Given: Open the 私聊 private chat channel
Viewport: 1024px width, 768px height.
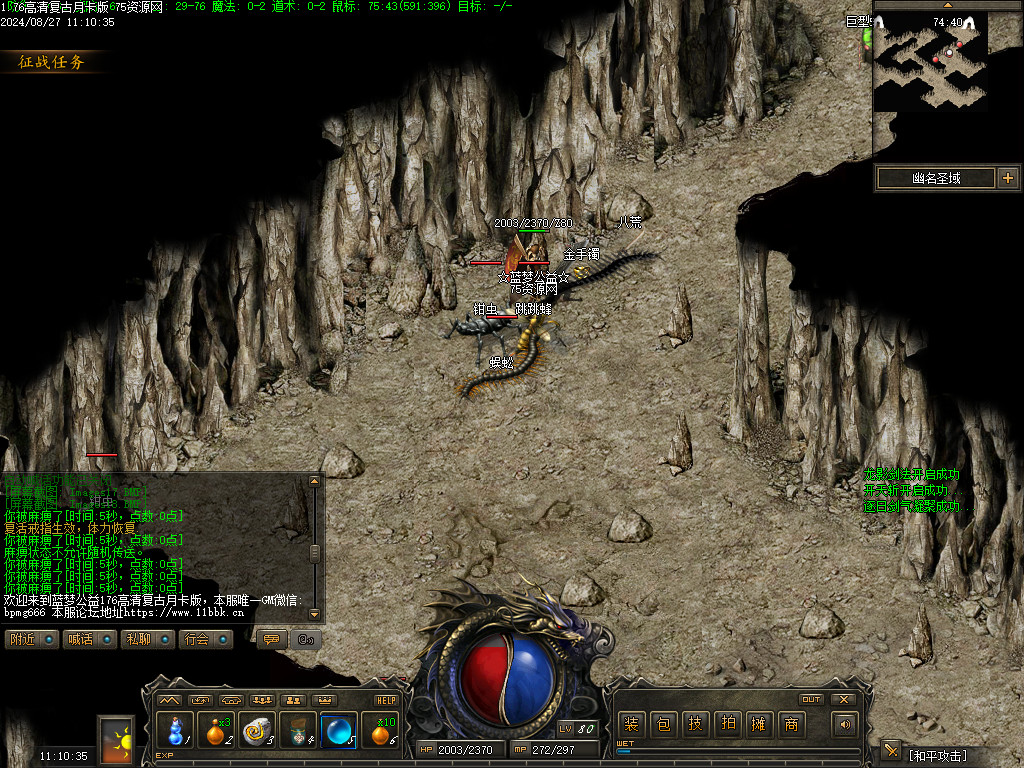Looking at the screenshot, I should click(x=148, y=639).
